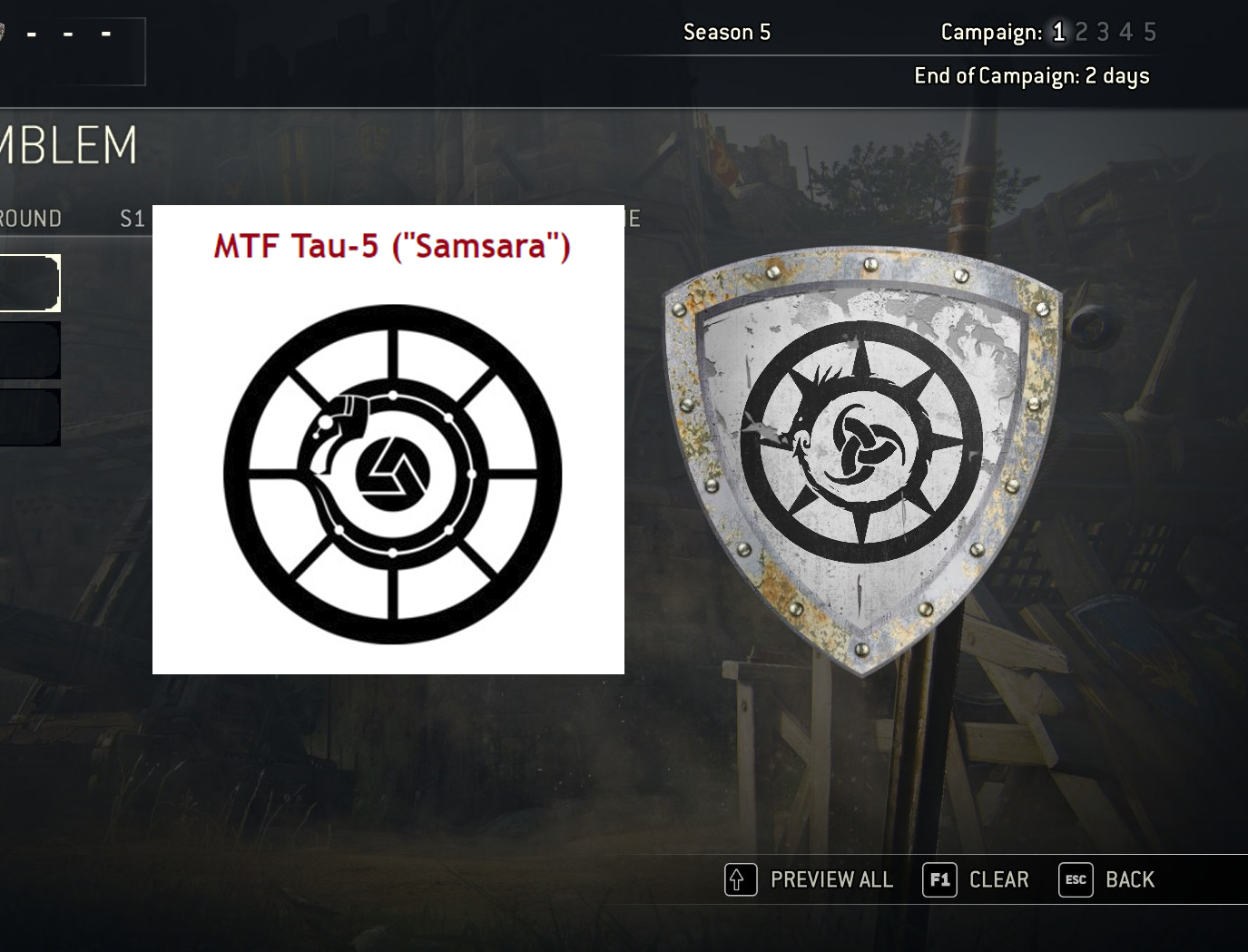Click the PREVIEW ALL button
The image size is (1248, 952).
pyautogui.click(x=830, y=879)
